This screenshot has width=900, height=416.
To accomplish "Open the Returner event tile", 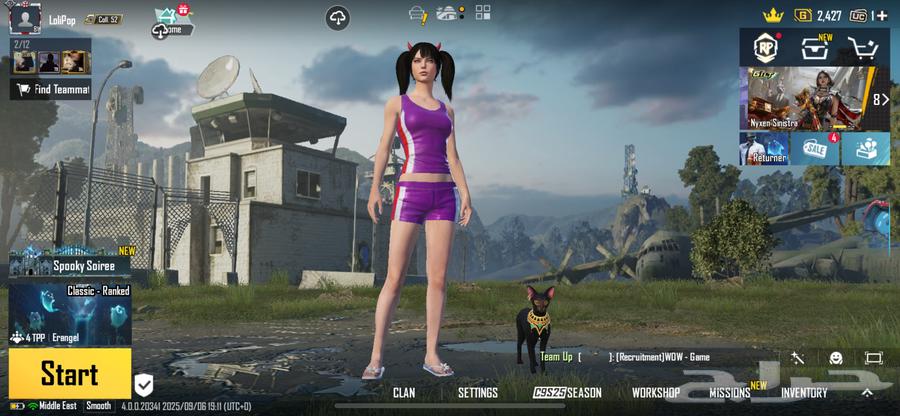I will [764, 148].
